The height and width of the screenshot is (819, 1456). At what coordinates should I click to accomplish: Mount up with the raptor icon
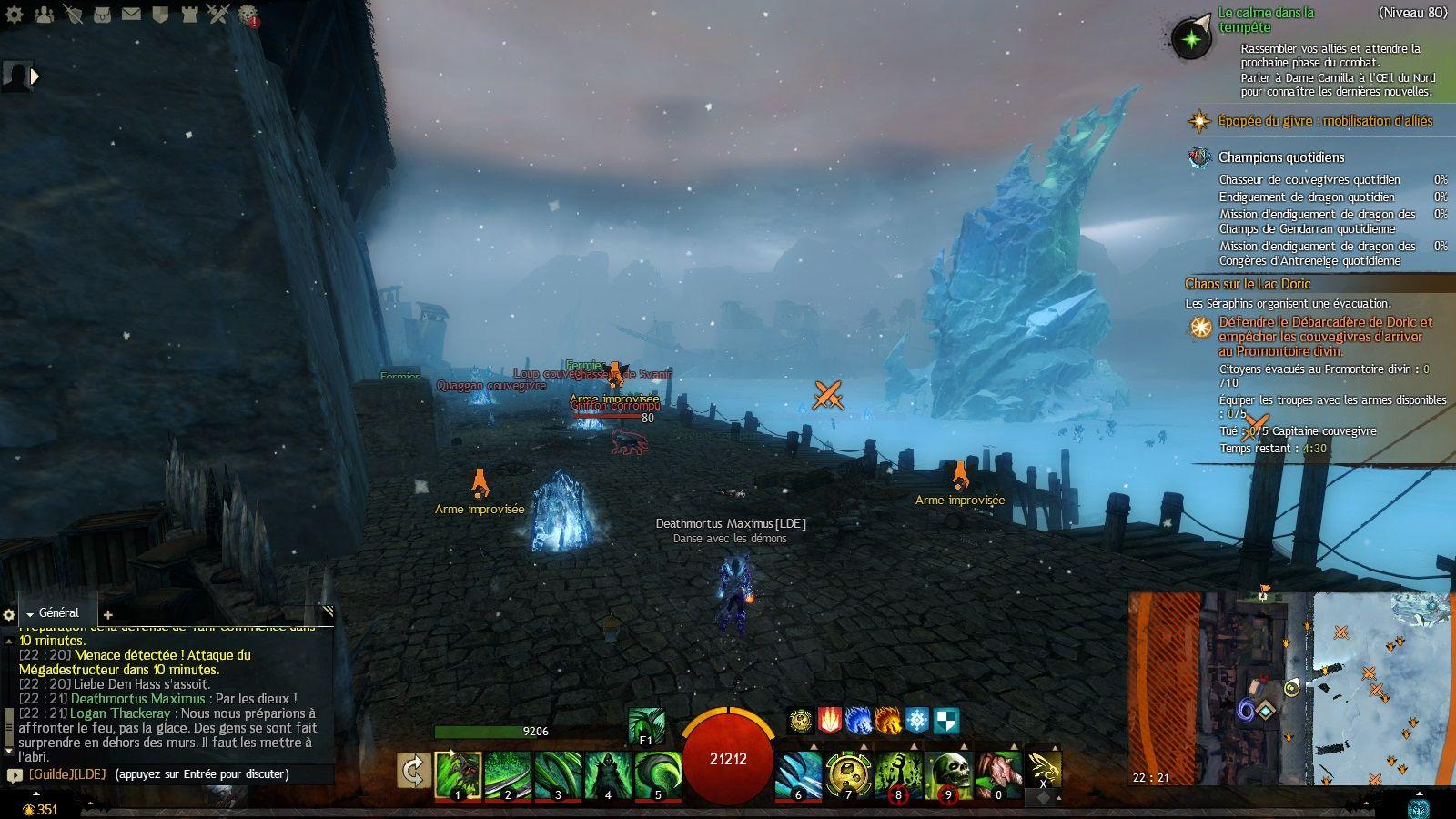coord(1044,769)
